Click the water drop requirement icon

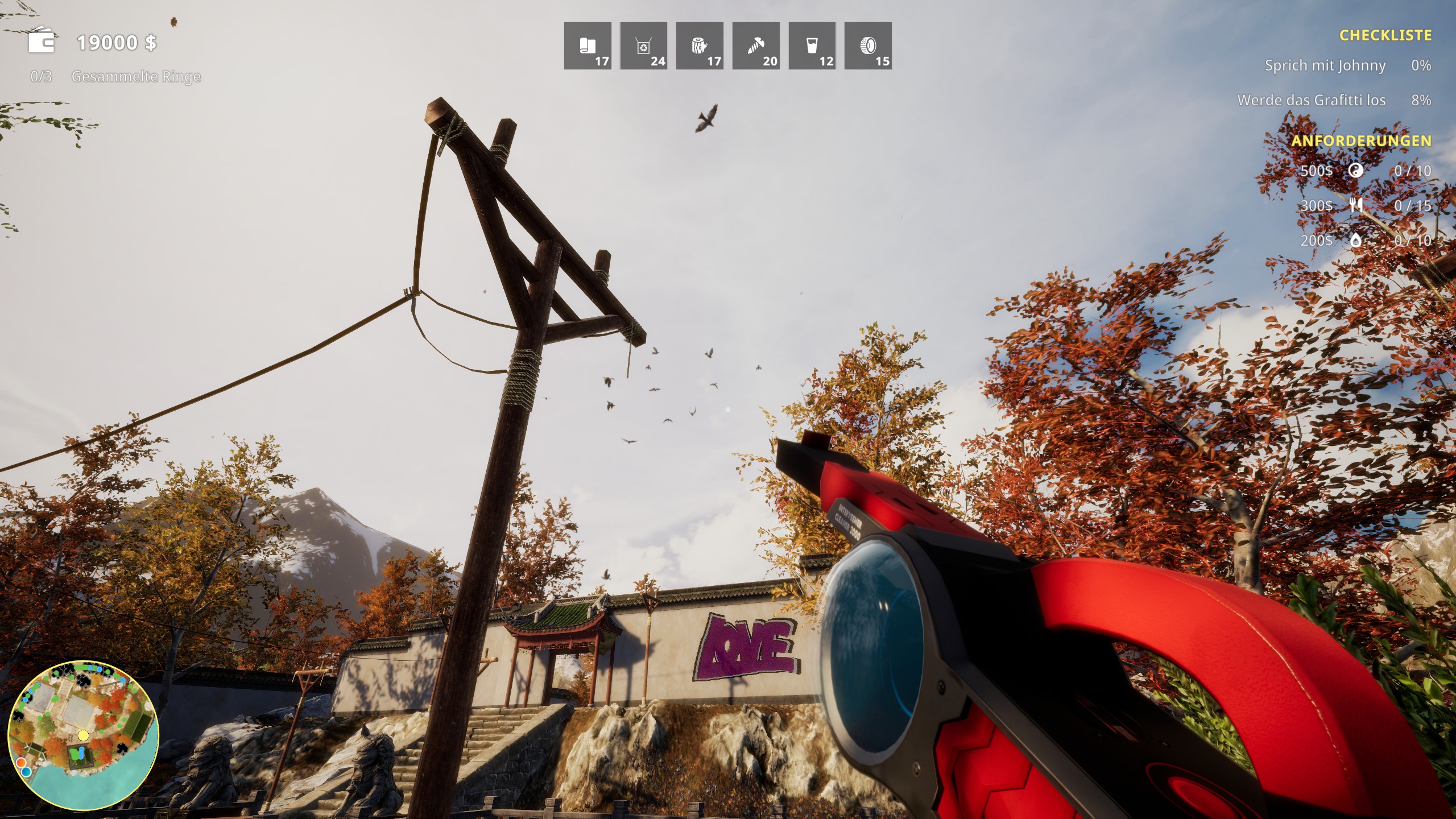[x=1356, y=241]
